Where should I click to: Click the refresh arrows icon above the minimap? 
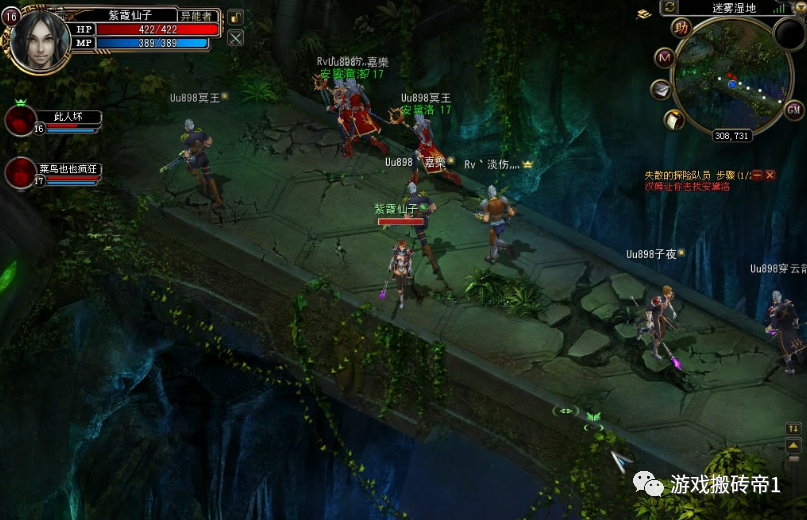click(670, 8)
